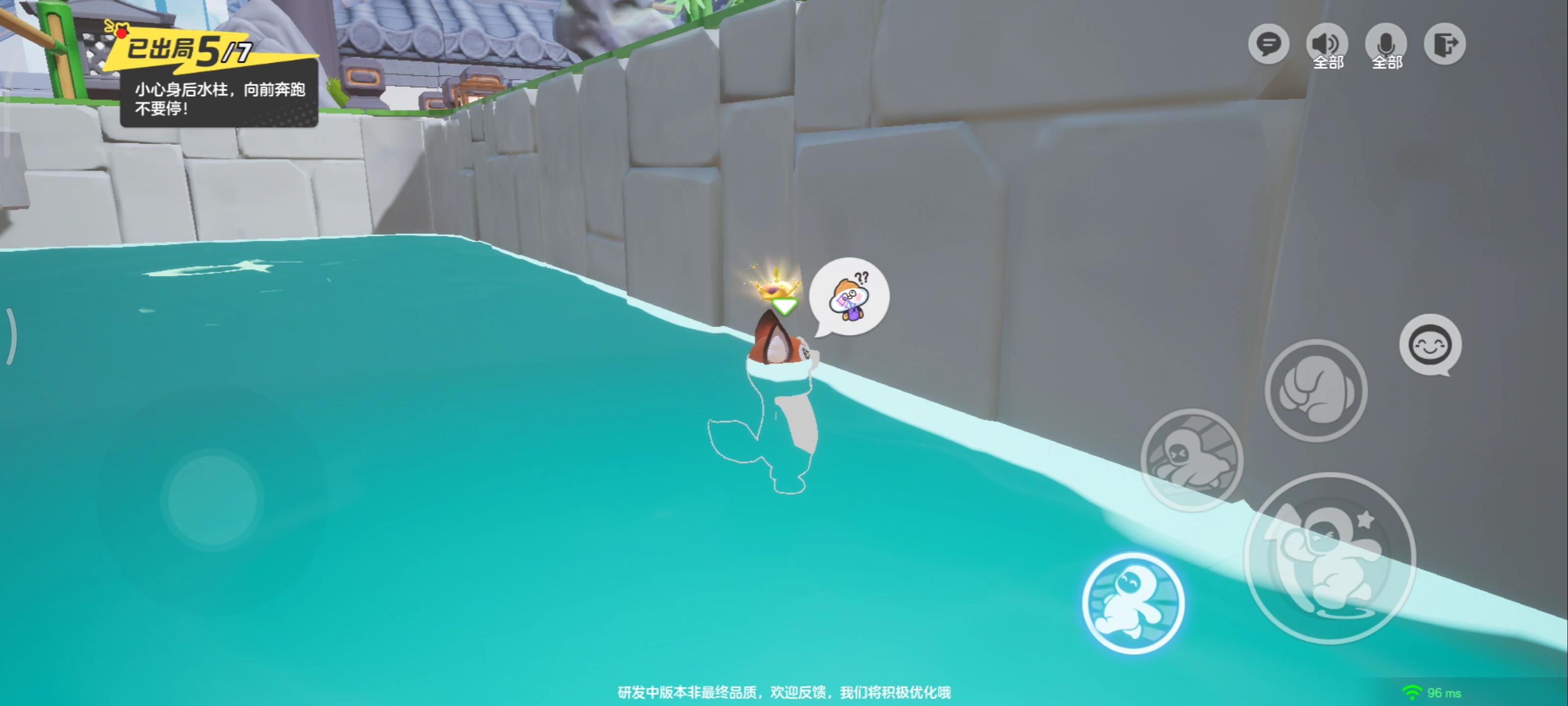Open the chat bubble icon
The width and height of the screenshot is (1568, 706).
coord(1268,44)
